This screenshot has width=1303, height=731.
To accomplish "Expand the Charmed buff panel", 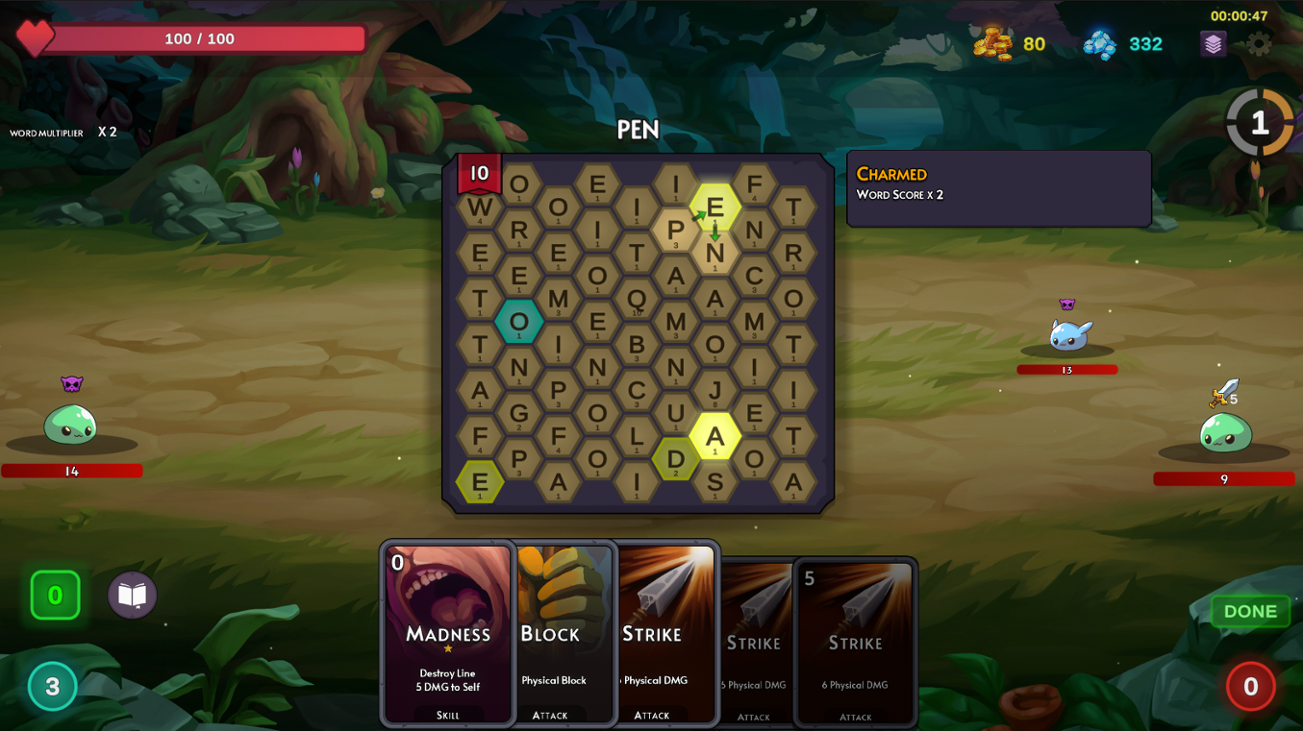I will (x=998, y=188).
